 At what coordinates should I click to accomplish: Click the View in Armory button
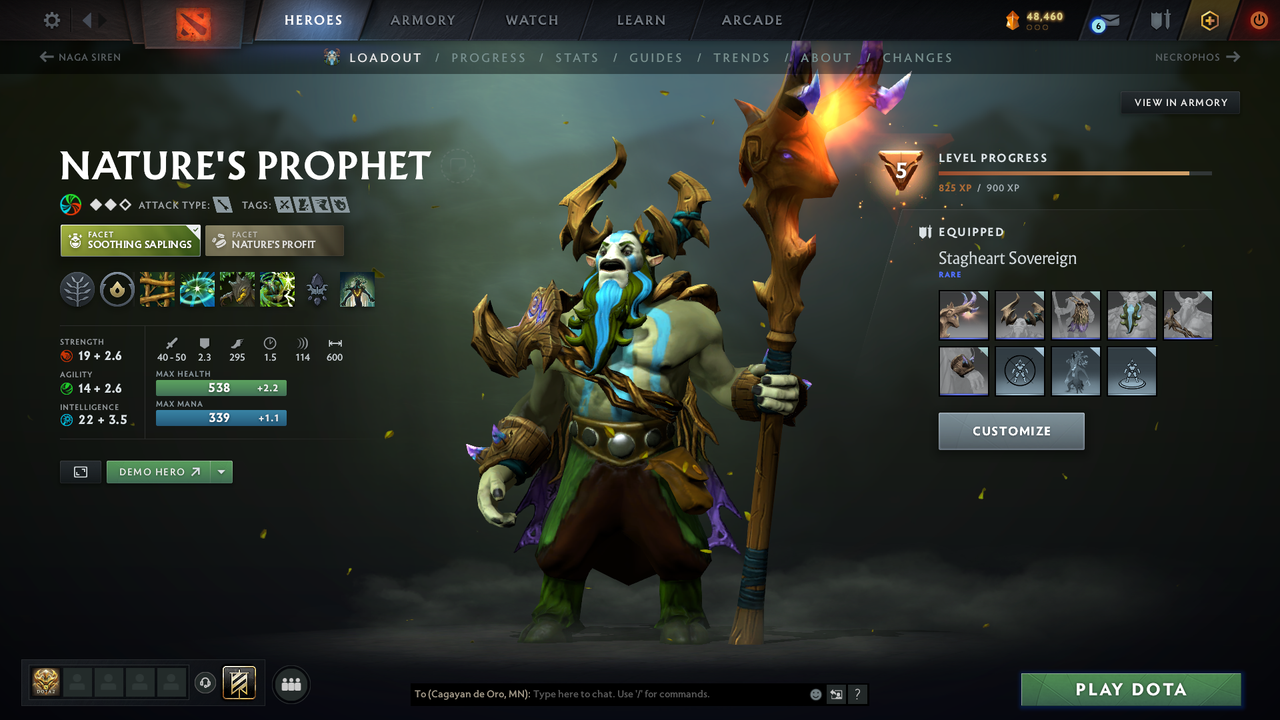[x=1179, y=102]
